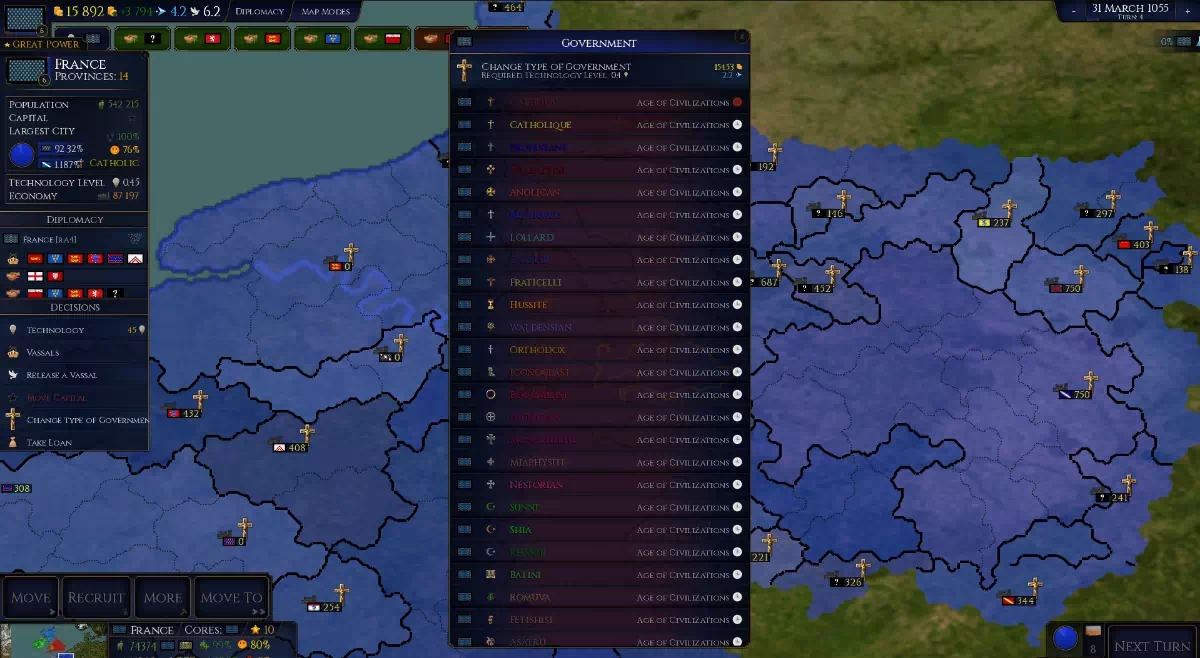Select the Nestorian row

600,485
